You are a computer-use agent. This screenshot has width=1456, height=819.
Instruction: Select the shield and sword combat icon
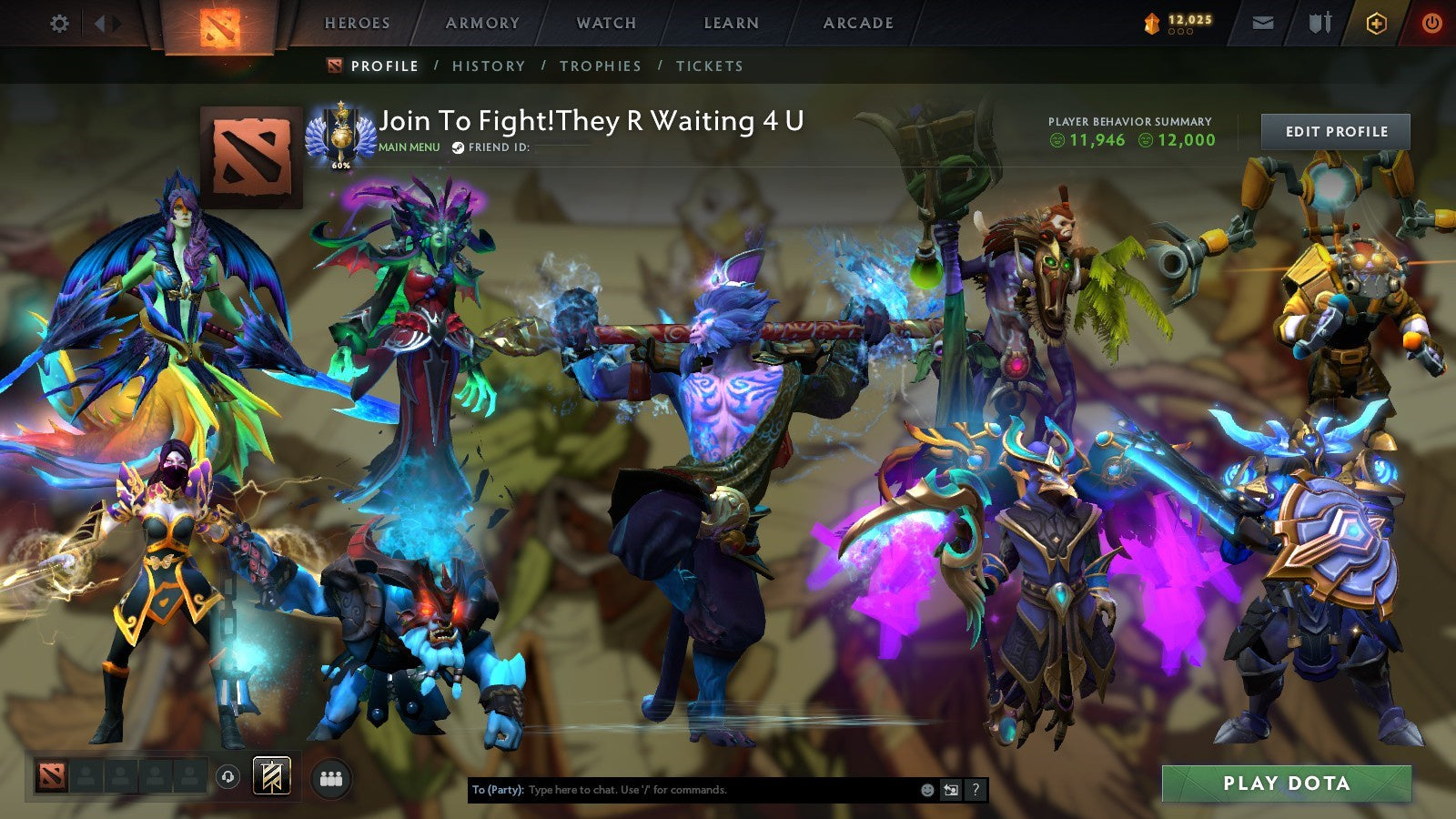[x=1318, y=24]
